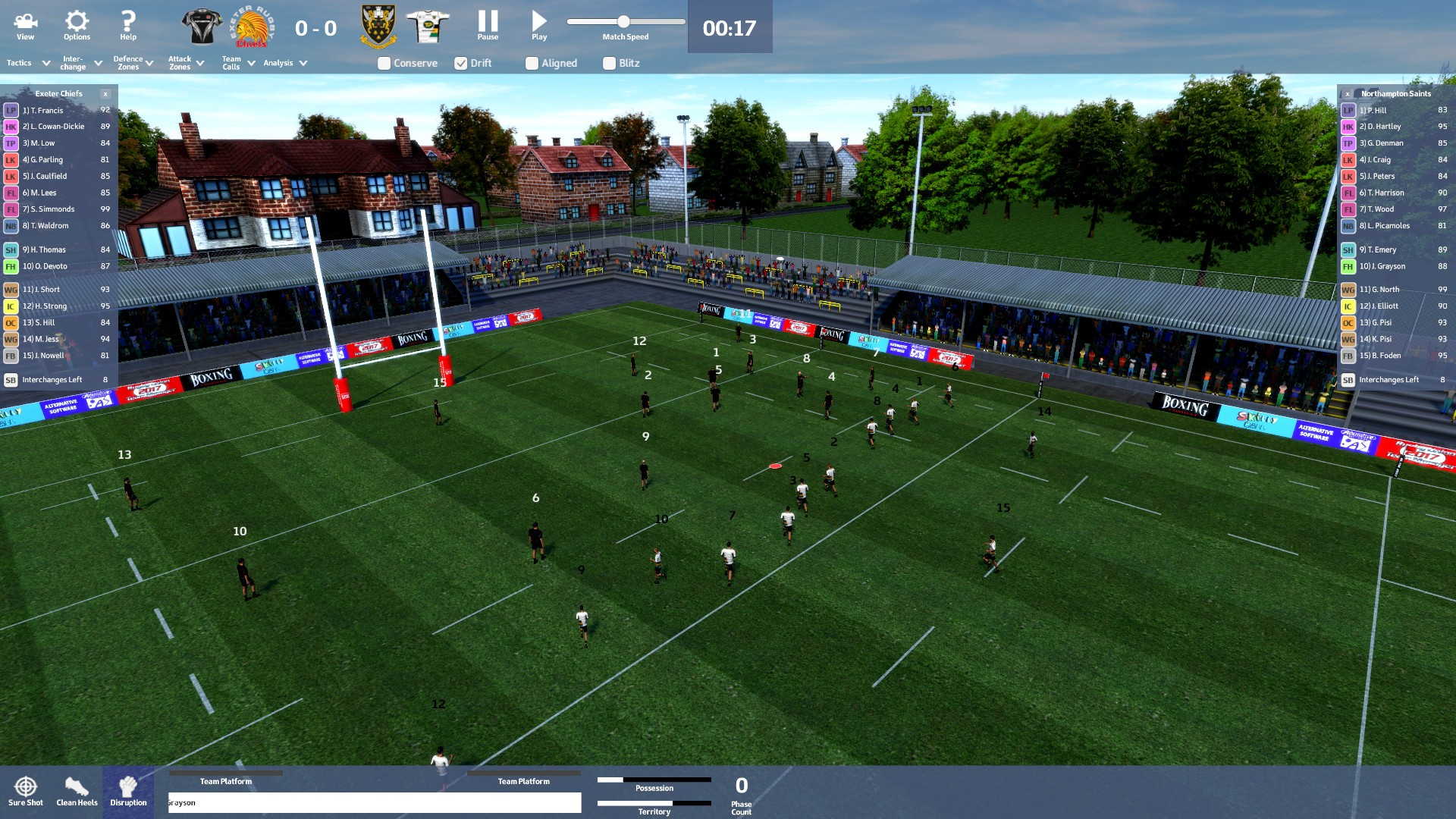Screen dimensions: 1456x819
Task: Choose the Clean Heels option
Action: 77,791
